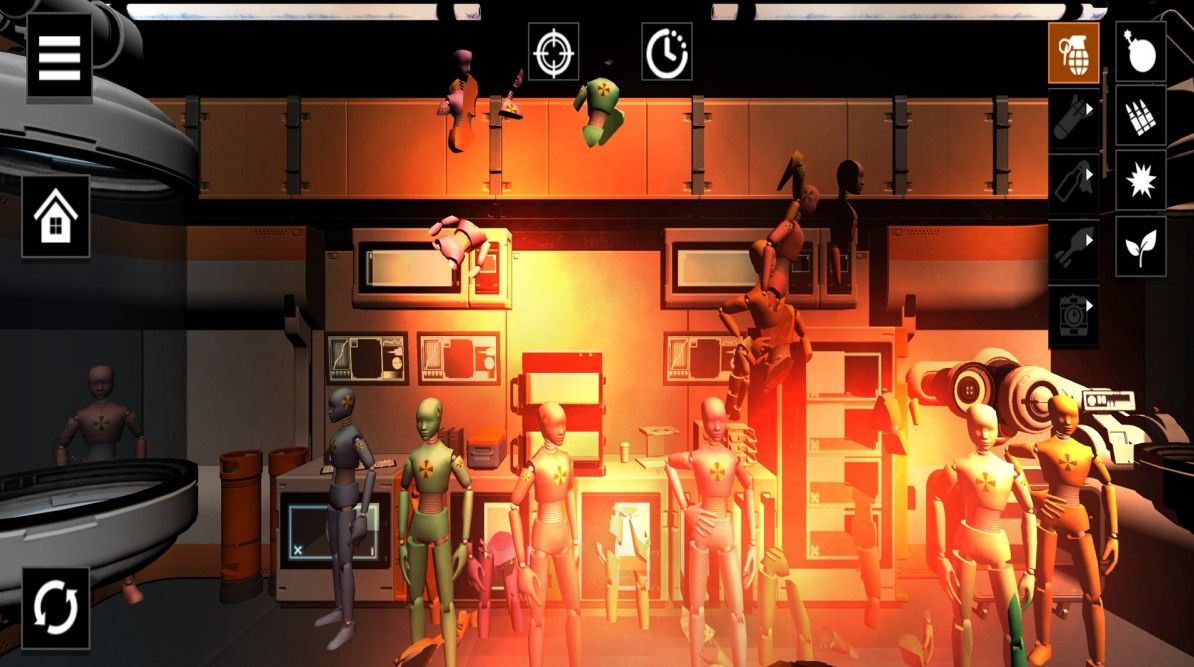The width and height of the screenshot is (1194, 667).
Task: Select the aerial bomb weapon
Action: coord(1073,118)
